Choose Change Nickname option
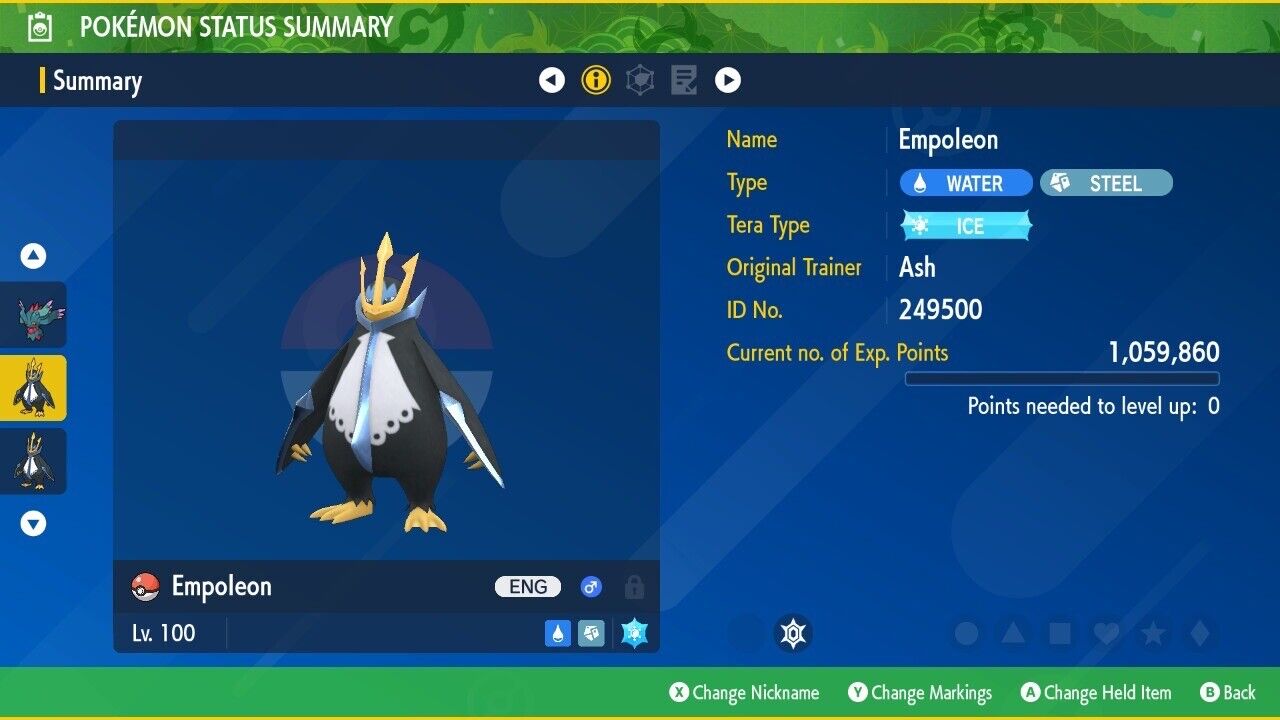 point(744,693)
